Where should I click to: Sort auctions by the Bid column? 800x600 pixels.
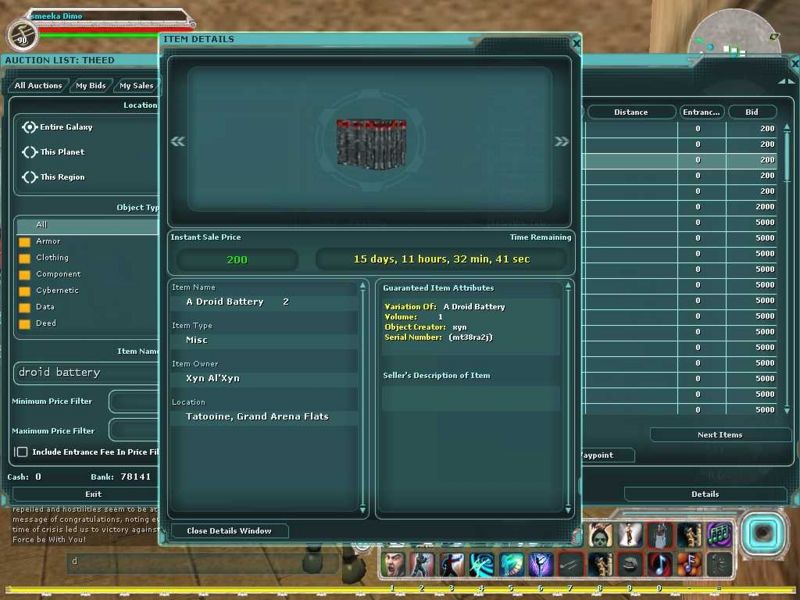(752, 112)
